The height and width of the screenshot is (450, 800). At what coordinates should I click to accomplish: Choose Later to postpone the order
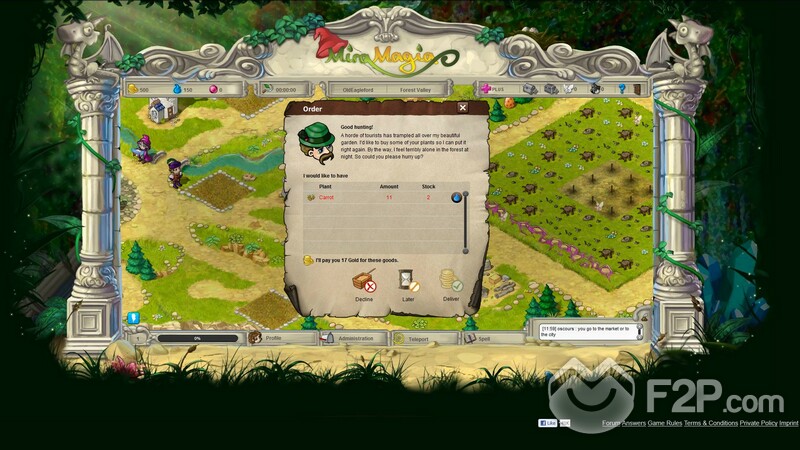click(x=407, y=285)
